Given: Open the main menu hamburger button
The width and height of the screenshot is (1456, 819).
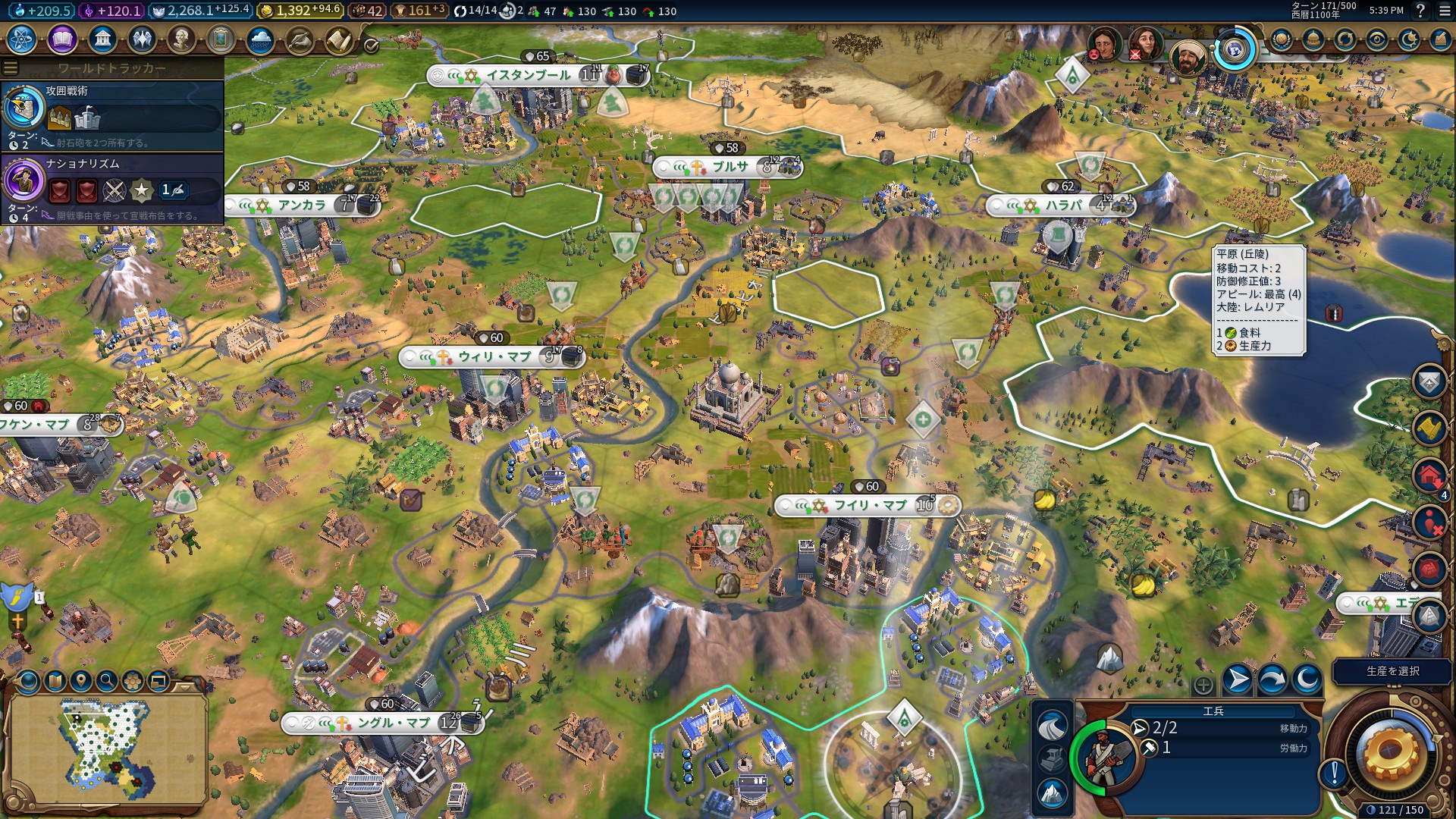Looking at the screenshot, I should [x=1442, y=11].
